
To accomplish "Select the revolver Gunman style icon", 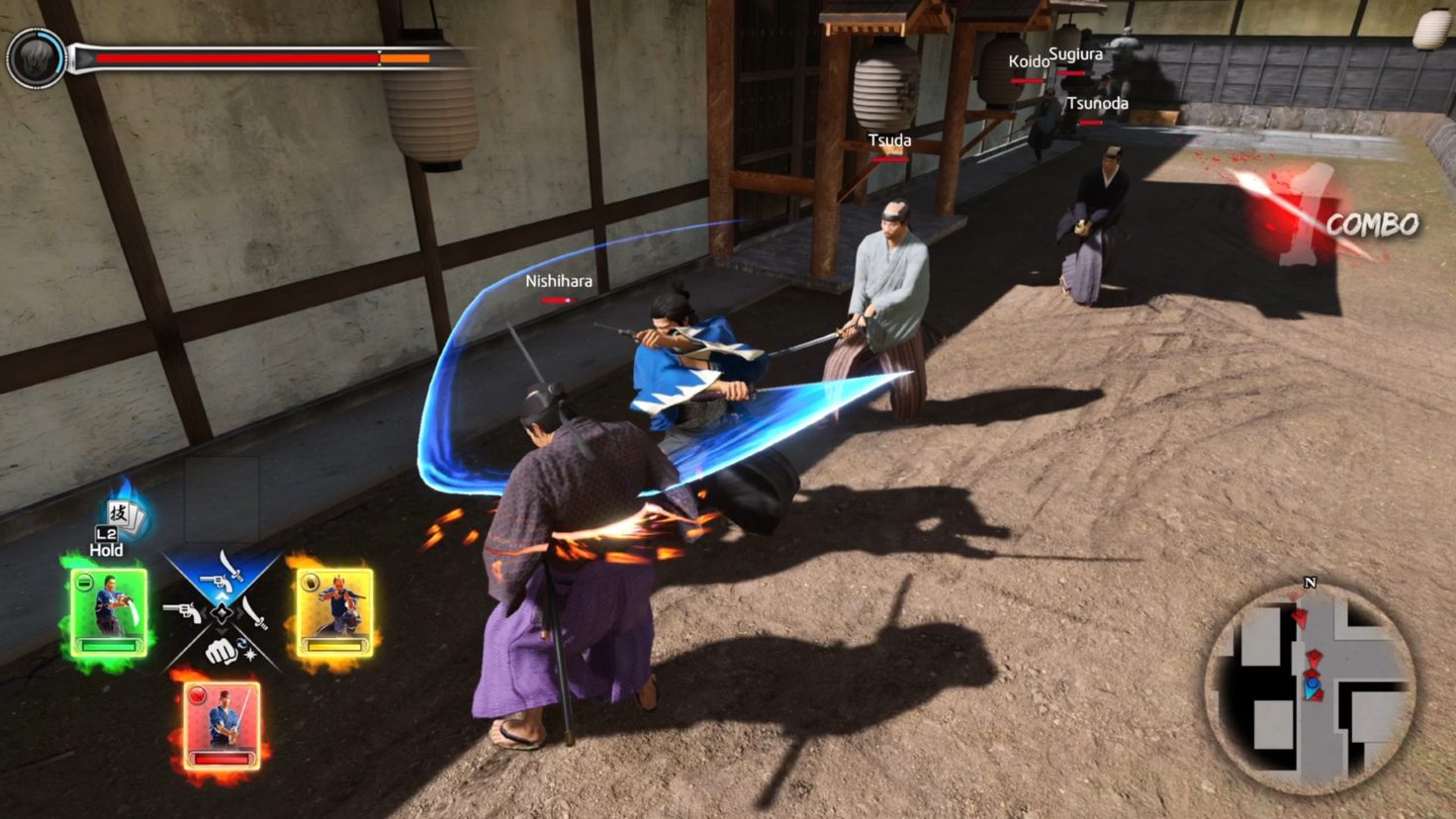I will [184, 612].
